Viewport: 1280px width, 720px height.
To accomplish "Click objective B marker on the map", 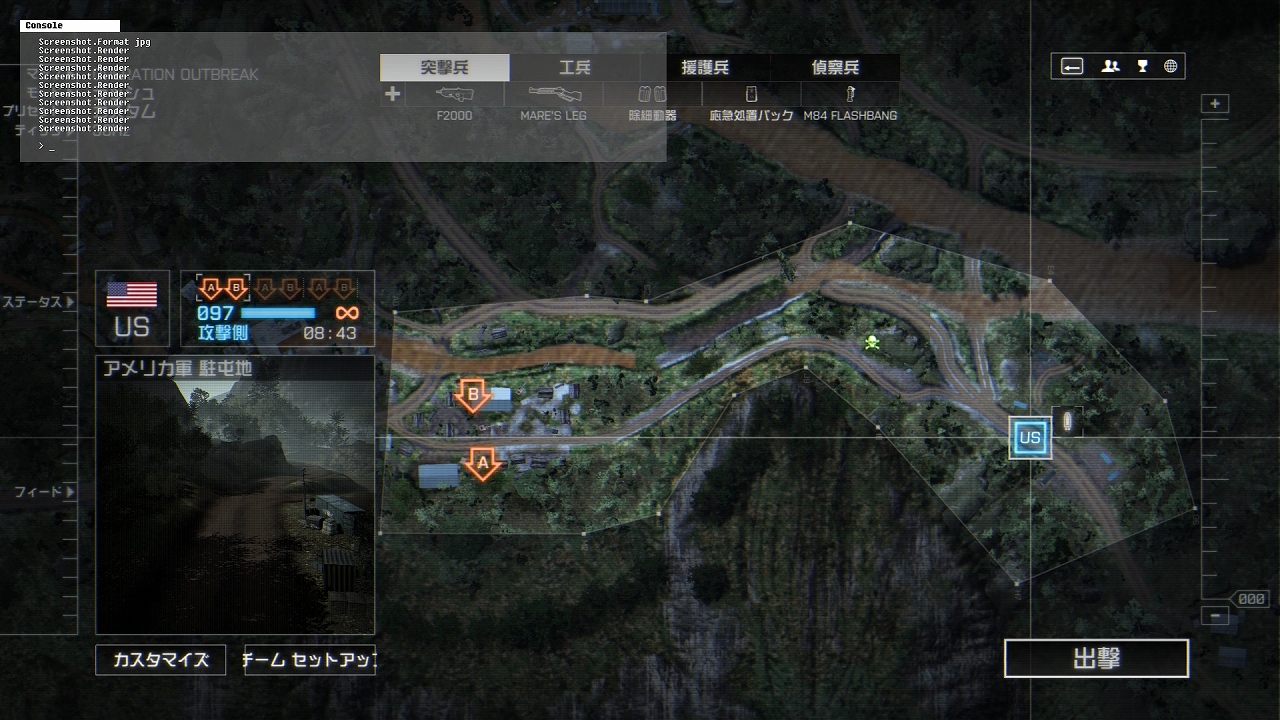I will tap(473, 394).
